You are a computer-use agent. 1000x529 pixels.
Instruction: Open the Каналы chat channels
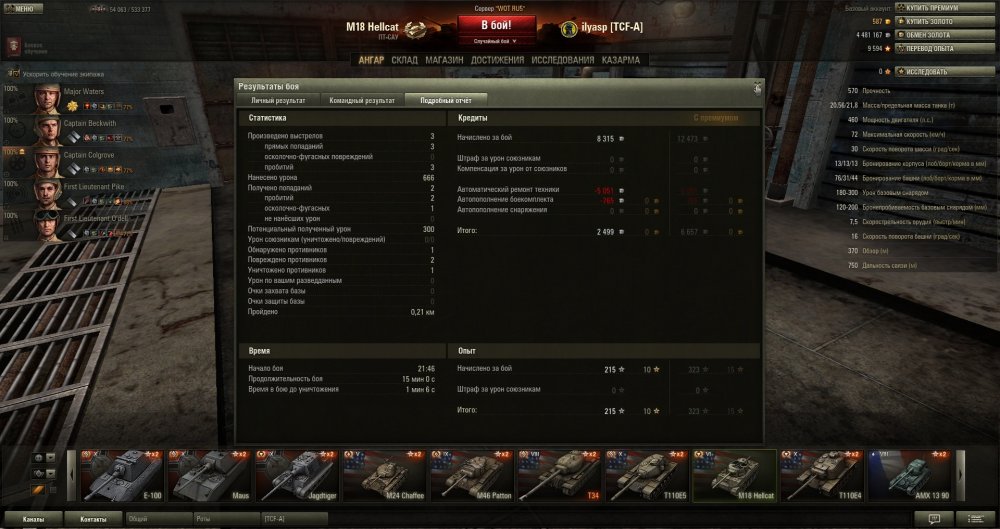(x=33, y=519)
